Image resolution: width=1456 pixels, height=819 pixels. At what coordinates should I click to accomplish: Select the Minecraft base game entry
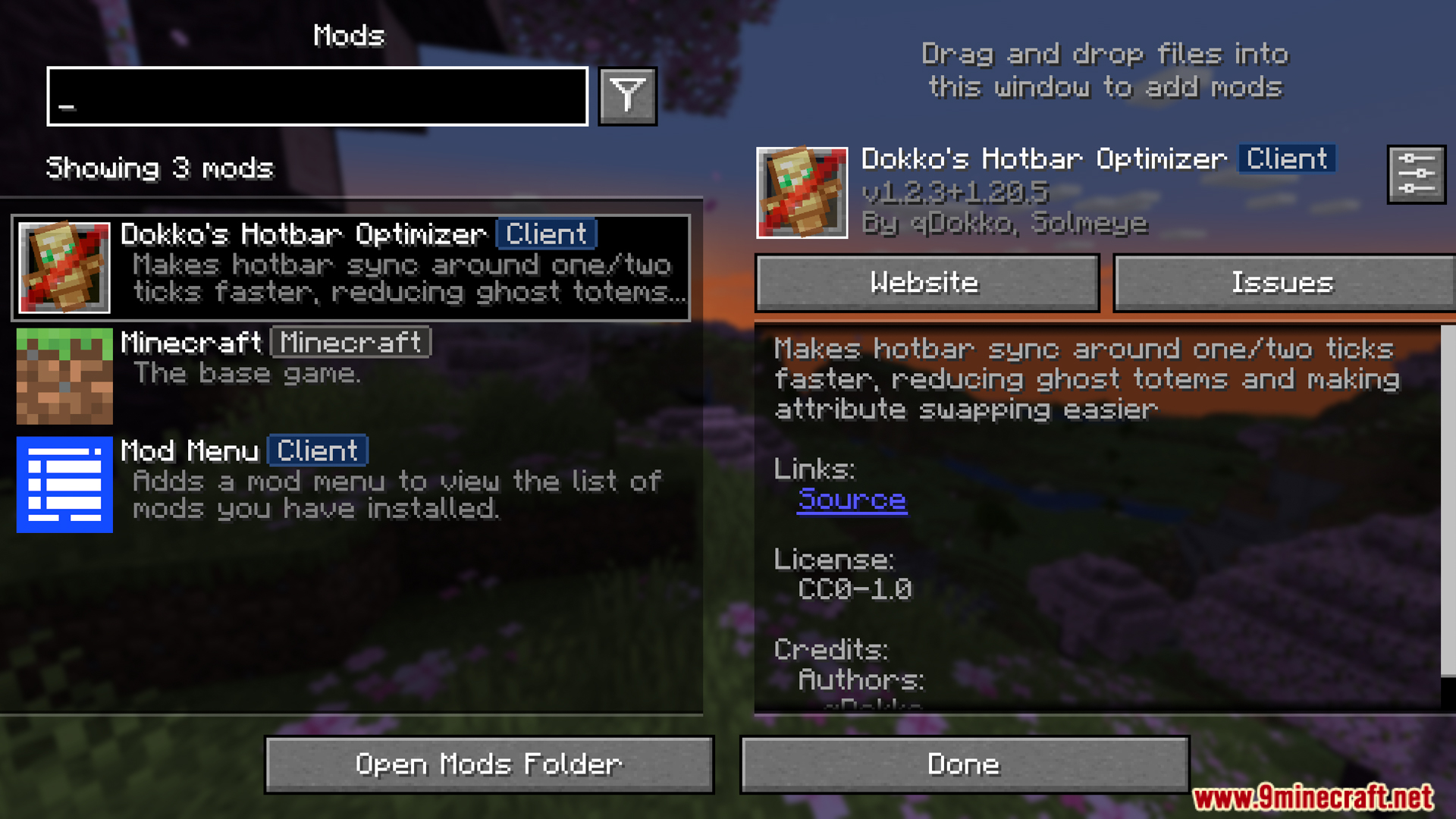(350, 375)
